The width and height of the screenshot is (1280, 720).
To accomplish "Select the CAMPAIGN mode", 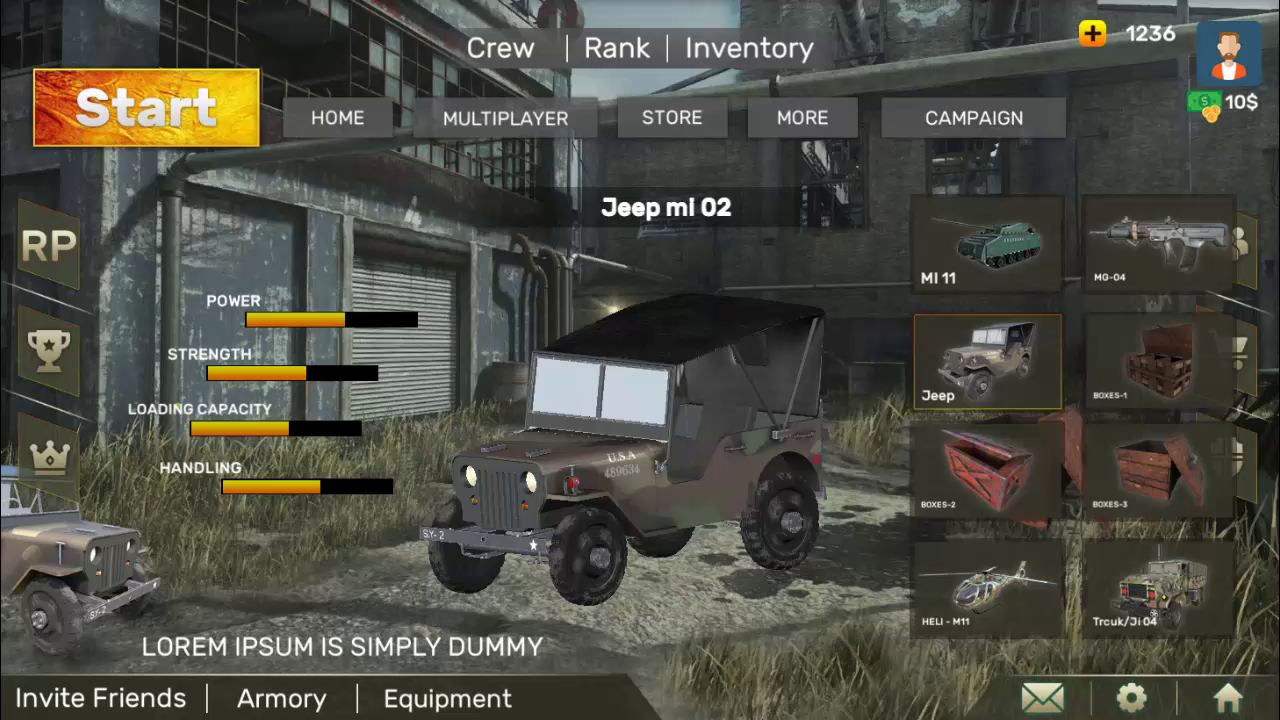I will coord(973,118).
